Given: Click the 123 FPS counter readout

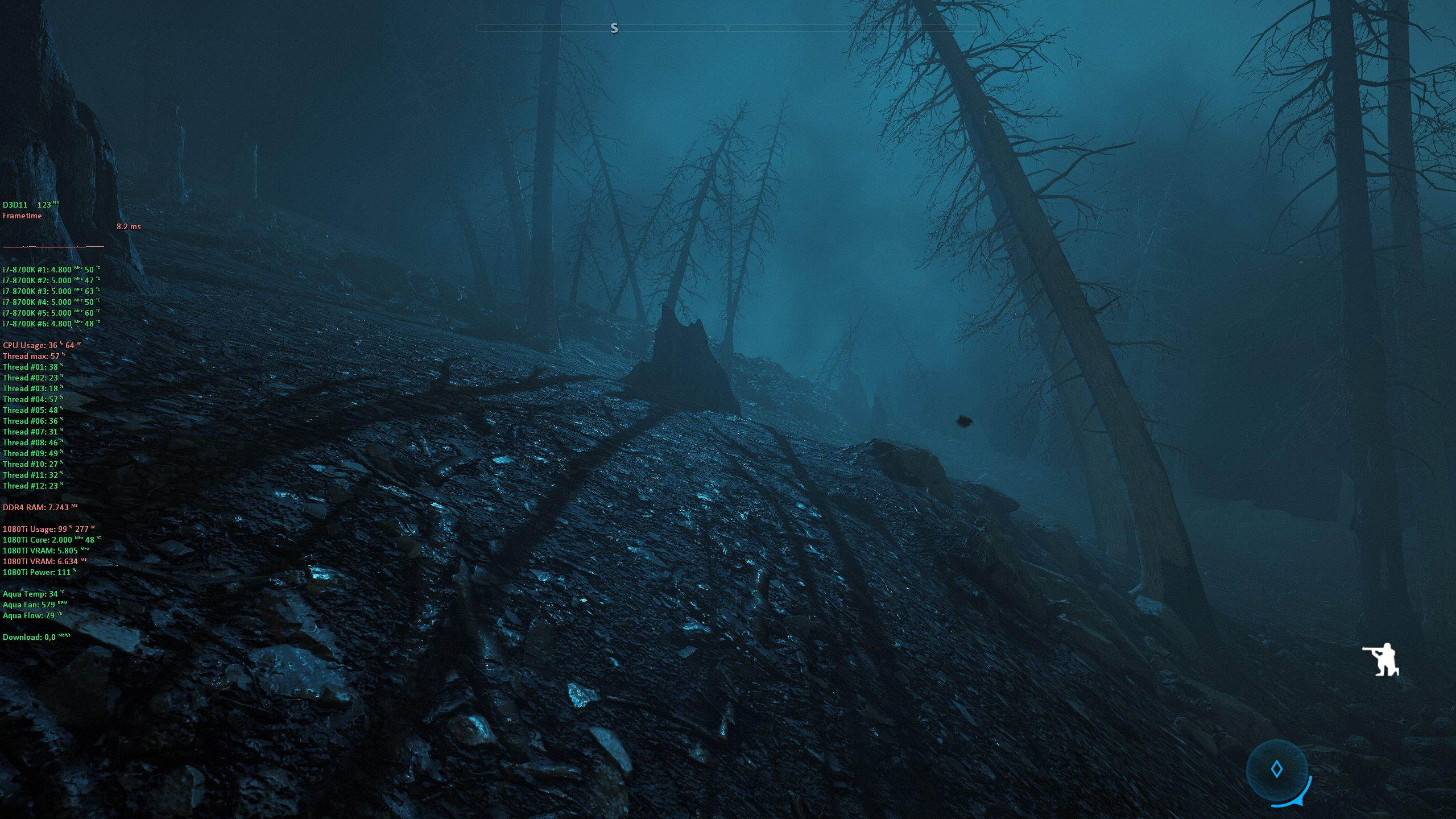Looking at the screenshot, I should pyautogui.click(x=44, y=204).
